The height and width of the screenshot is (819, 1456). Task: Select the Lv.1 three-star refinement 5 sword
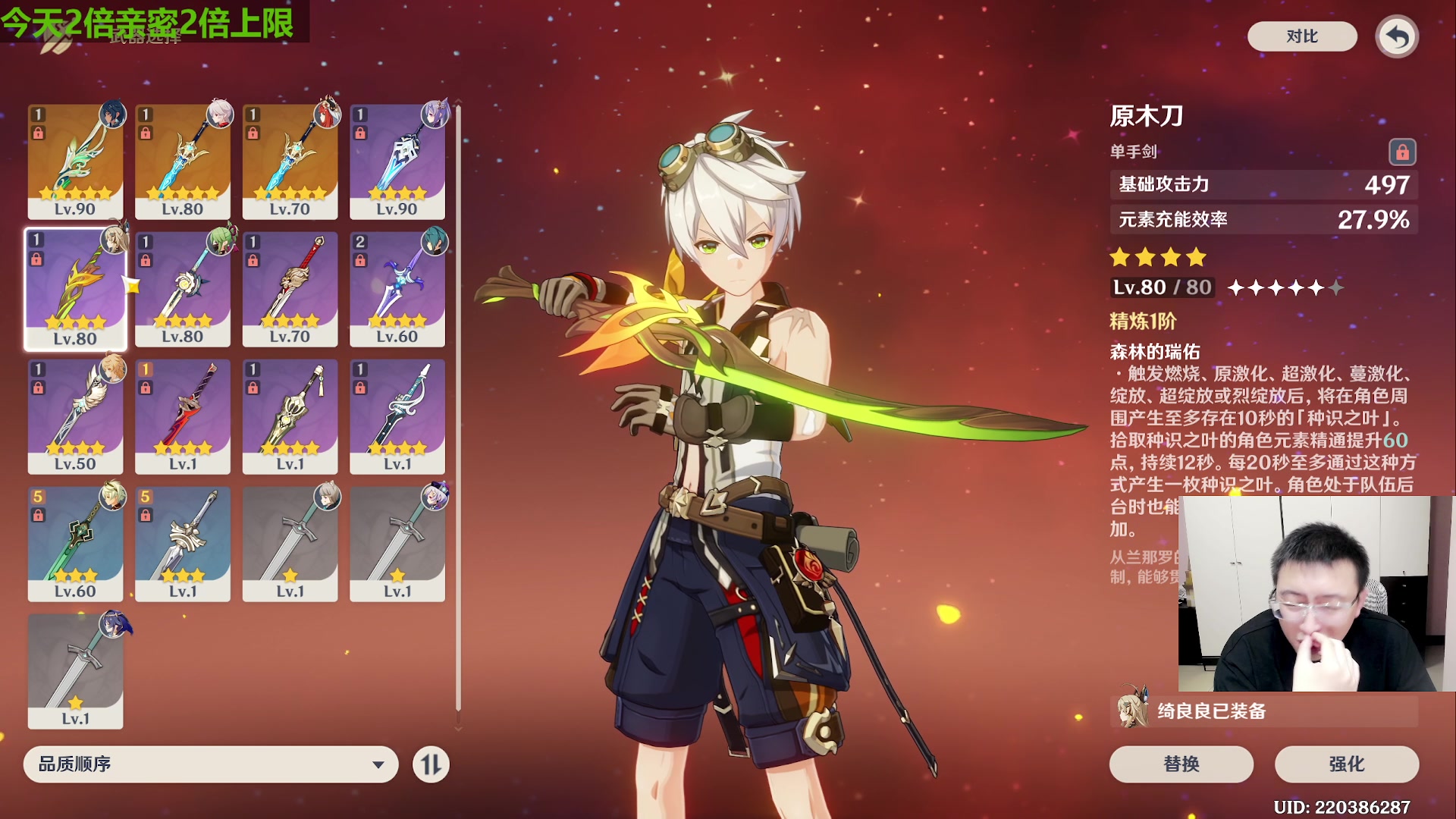coord(183,543)
